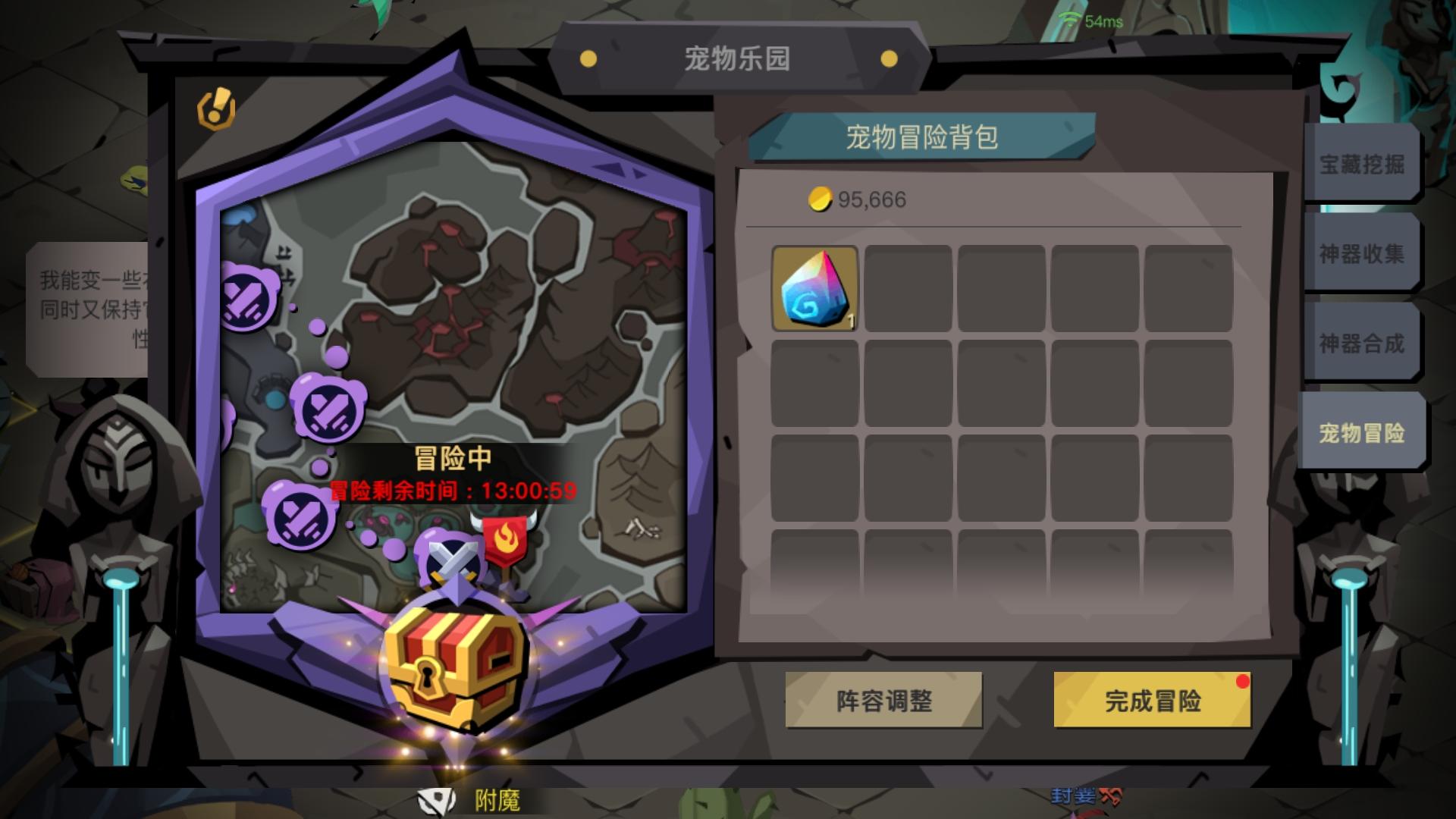Screen dimensions: 1456x819
Task: Select the 宠物冒险 tab
Action: coord(1362,433)
